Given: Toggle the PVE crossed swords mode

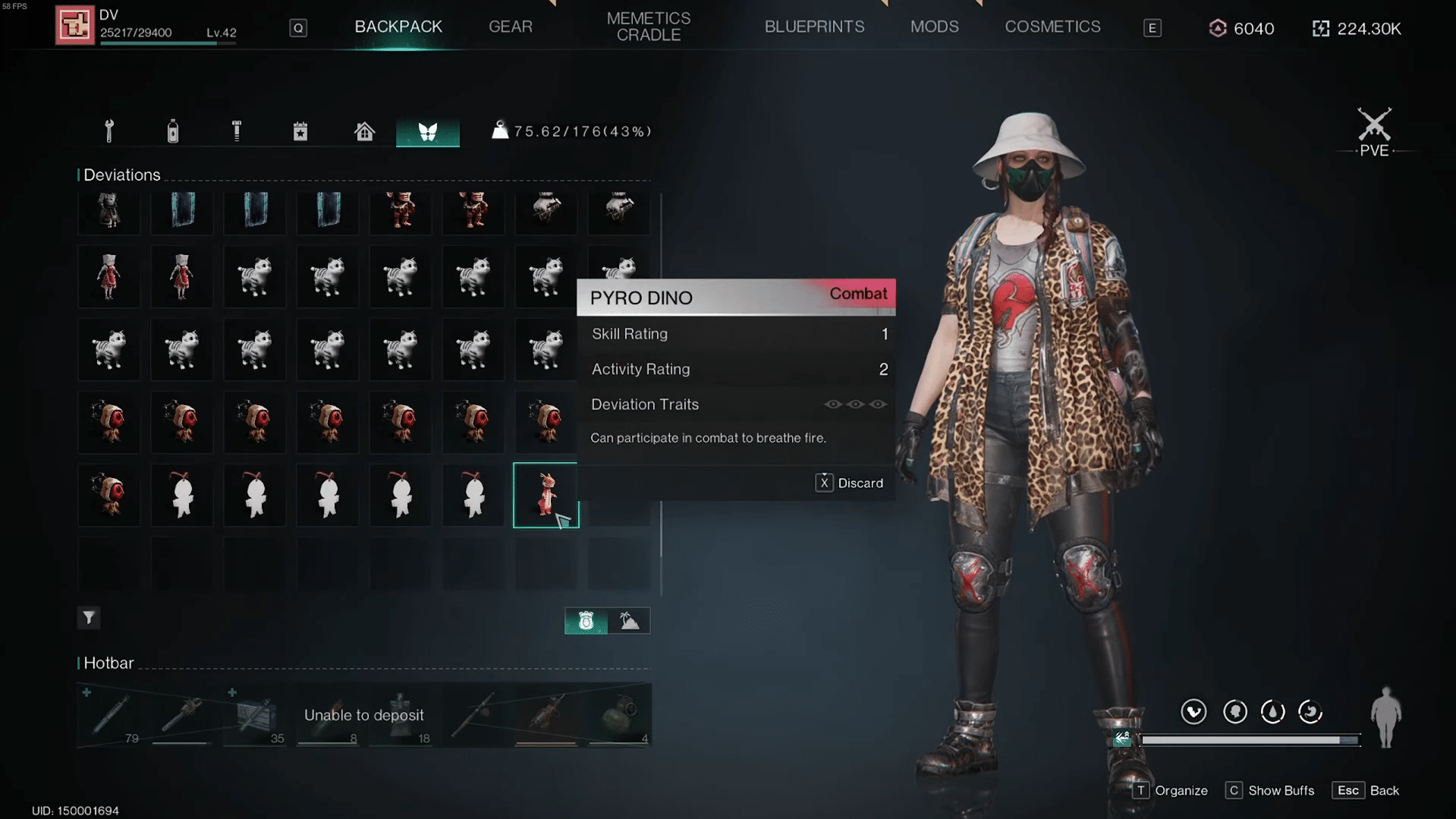Looking at the screenshot, I should click(x=1374, y=131).
